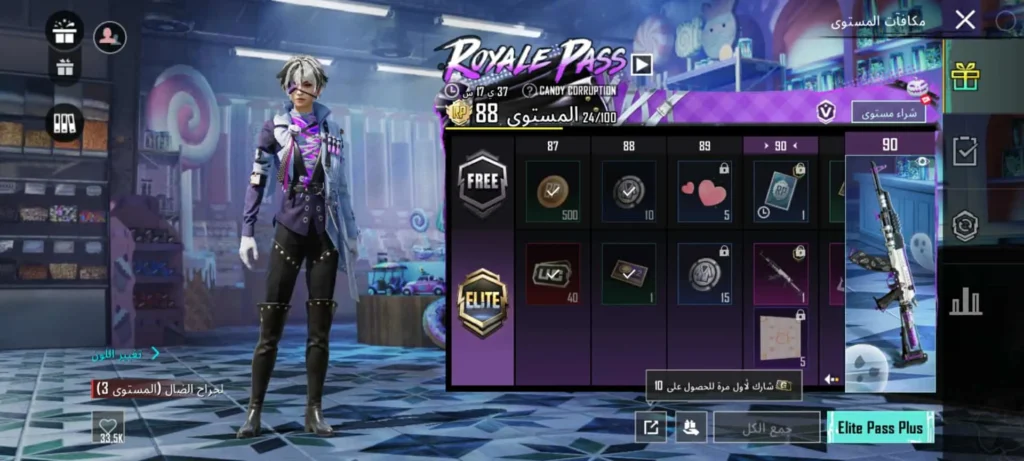Open the Elite Pass Plus purchase
Viewport: 1024px width, 461px height.
point(880,427)
